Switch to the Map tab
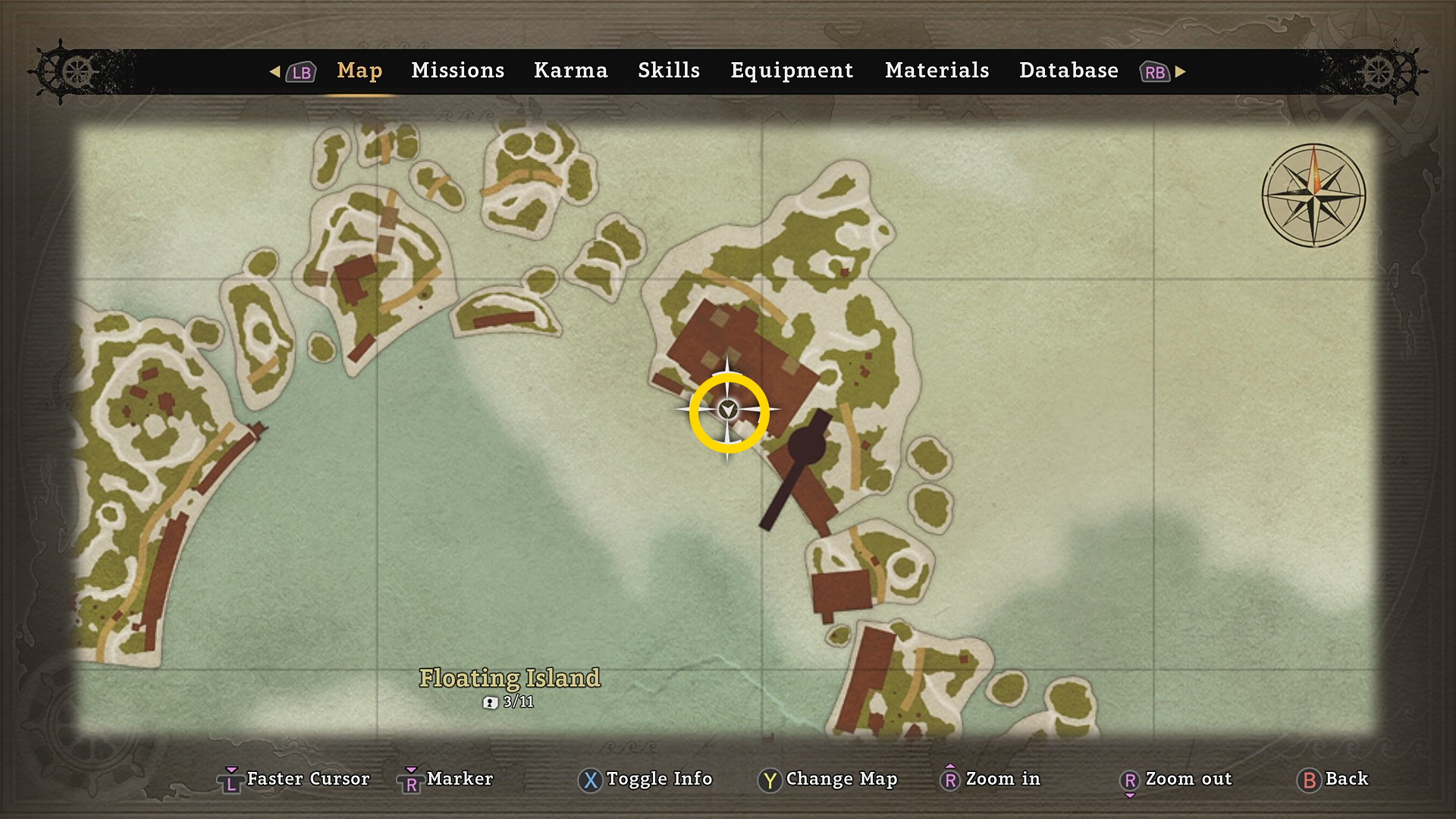This screenshot has width=1456, height=819. pyautogui.click(x=359, y=71)
